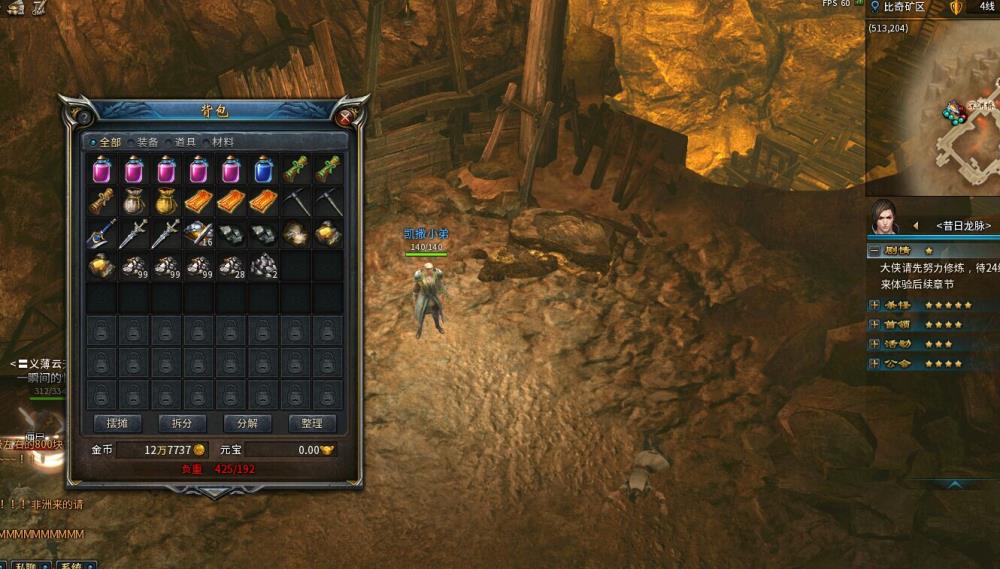The image size is (1000, 569).
Task: Click the 分解 disassemble button
Action: (x=247, y=423)
